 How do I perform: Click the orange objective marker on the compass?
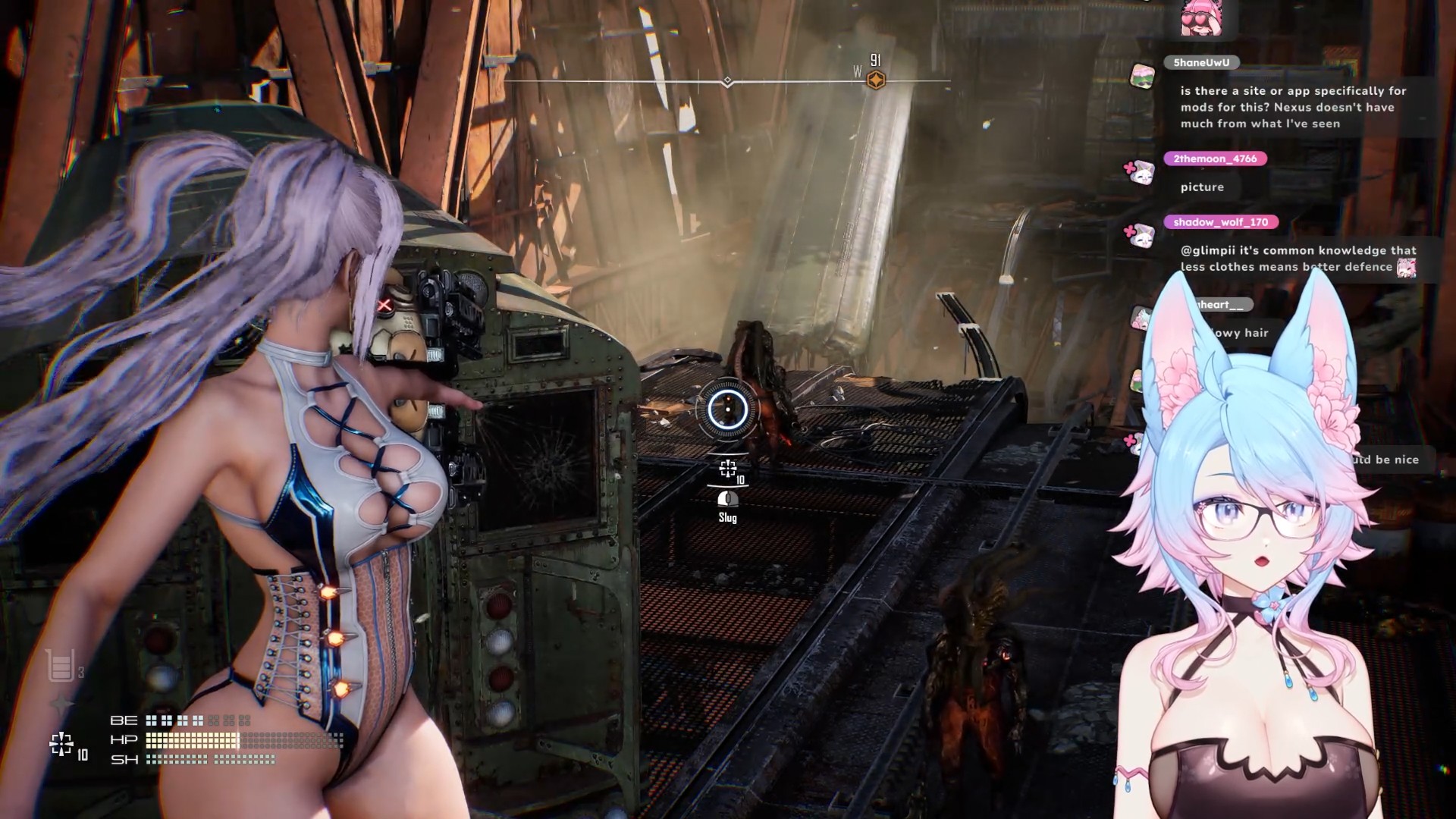pyautogui.click(x=876, y=80)
